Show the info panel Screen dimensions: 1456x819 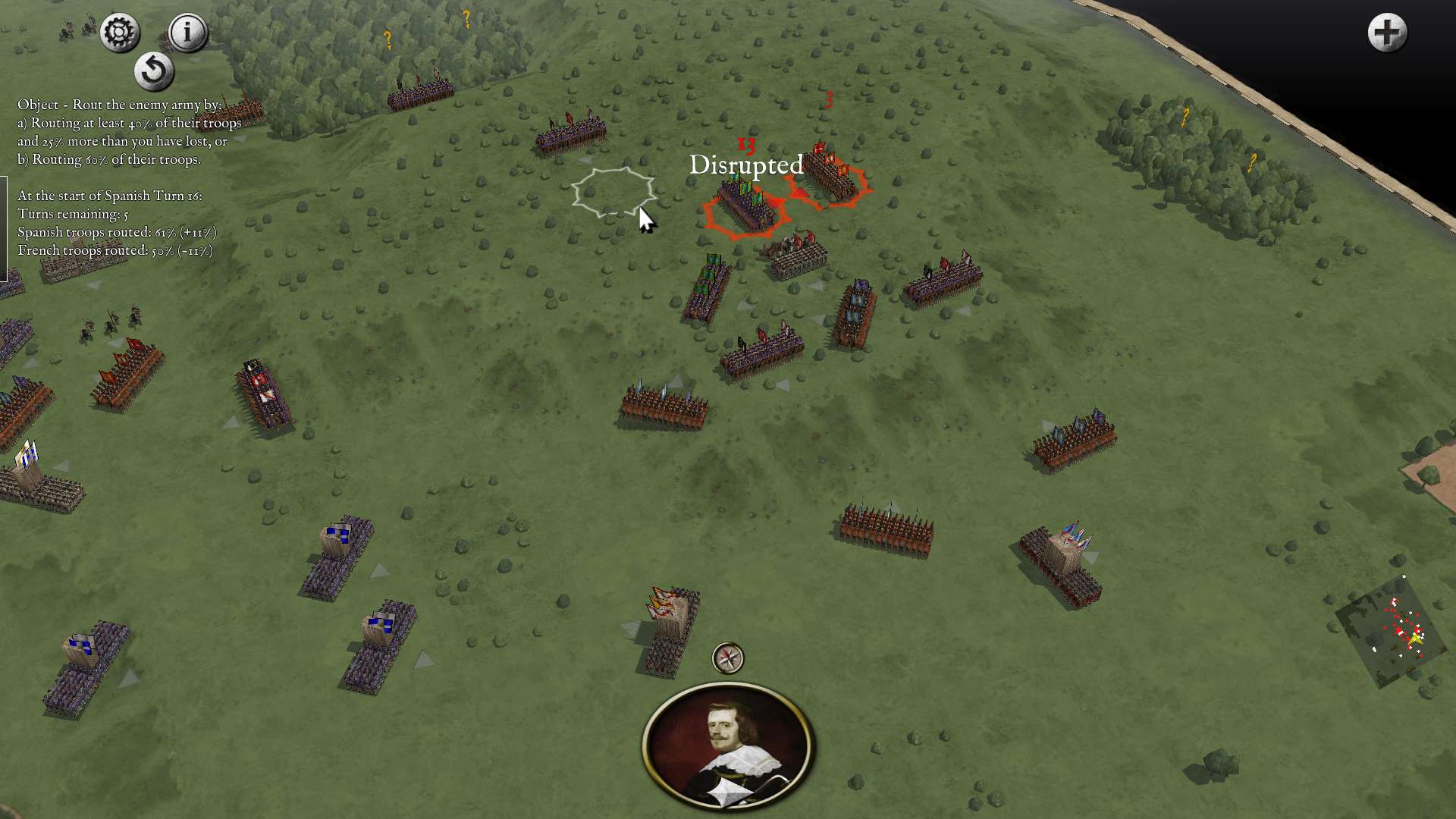[x=187, y=33]
